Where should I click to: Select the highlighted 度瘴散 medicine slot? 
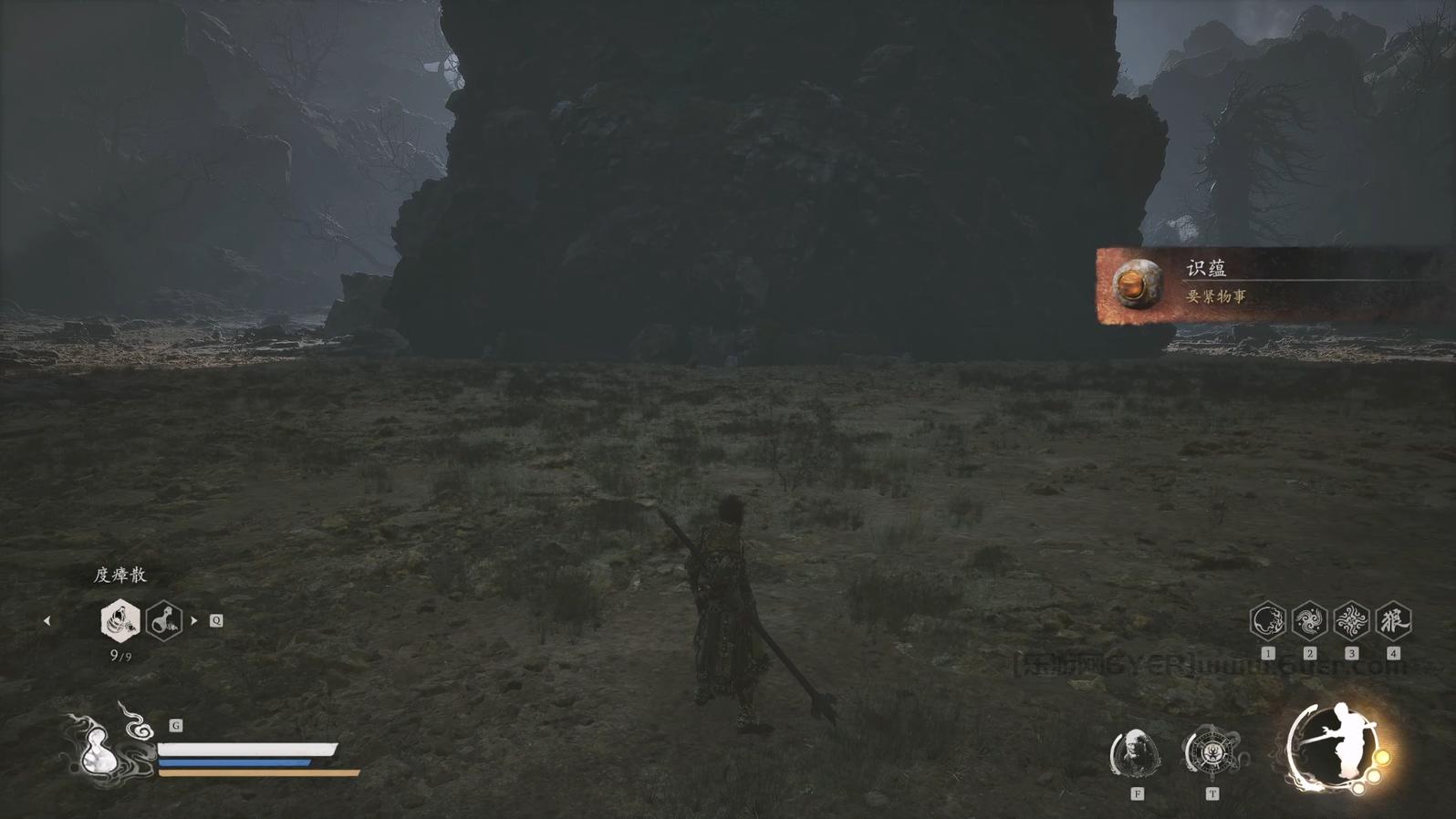(x=120, y=621)
